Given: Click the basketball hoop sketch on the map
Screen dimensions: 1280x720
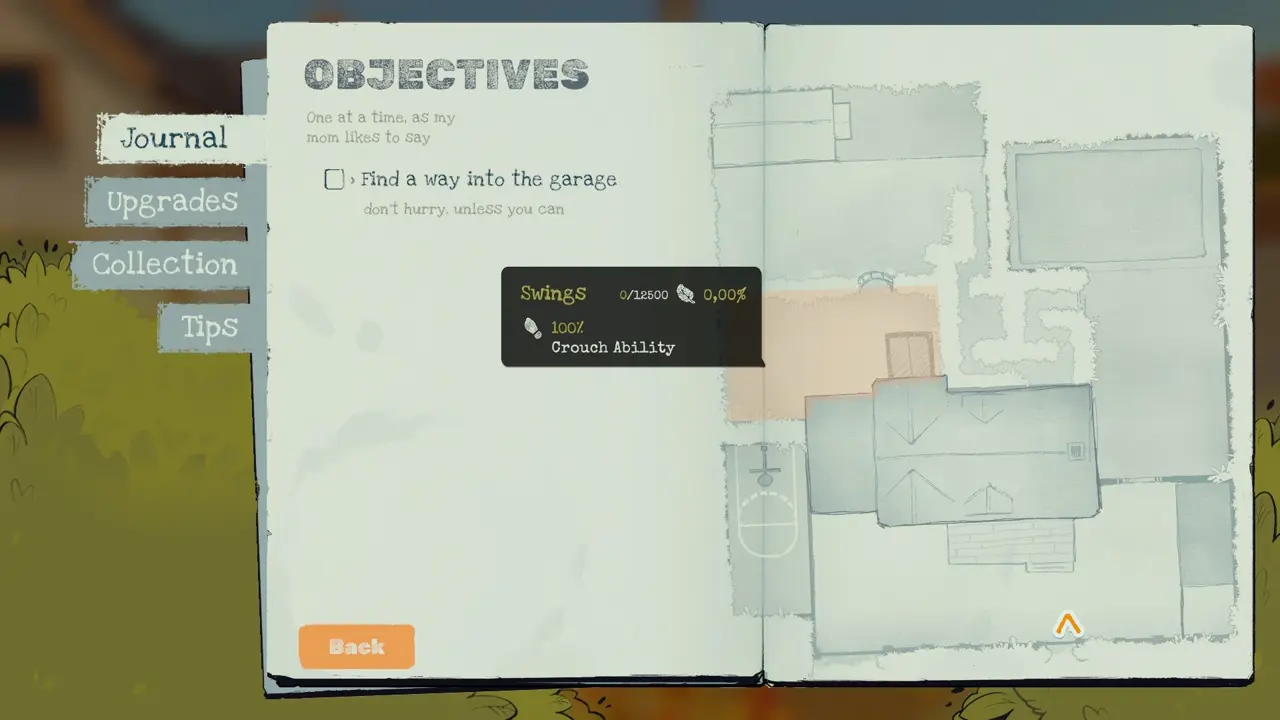Looking at the screenshot, I should 763,475.
